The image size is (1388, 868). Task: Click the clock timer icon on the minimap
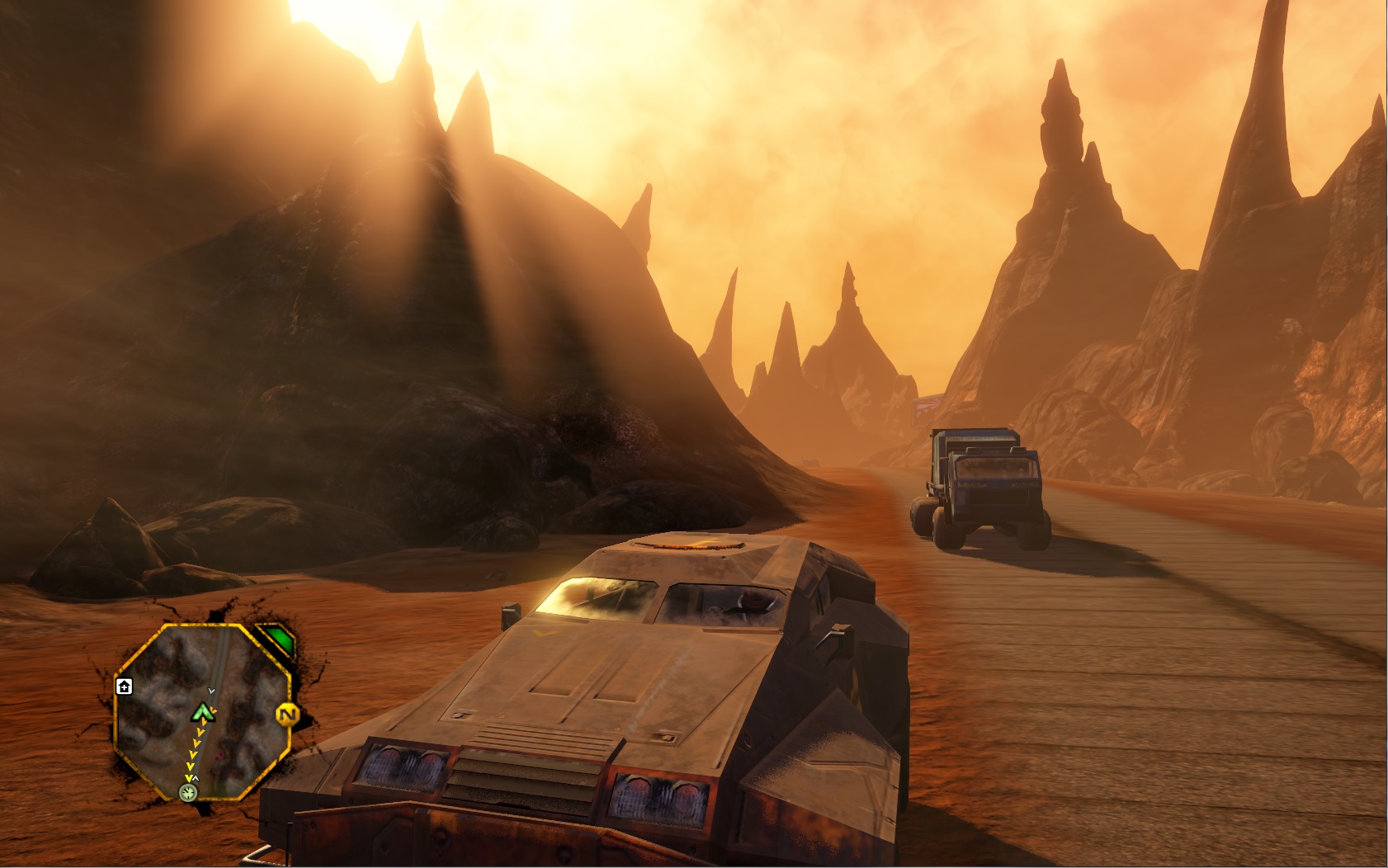pos(188,793)
